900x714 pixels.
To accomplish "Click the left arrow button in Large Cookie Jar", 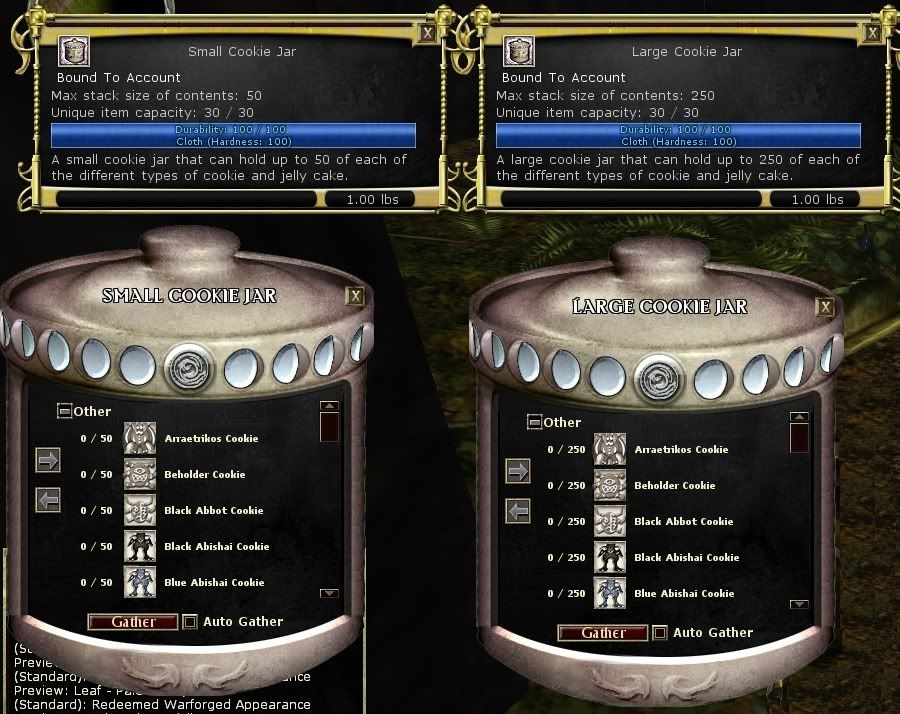I will coord(518,512).
